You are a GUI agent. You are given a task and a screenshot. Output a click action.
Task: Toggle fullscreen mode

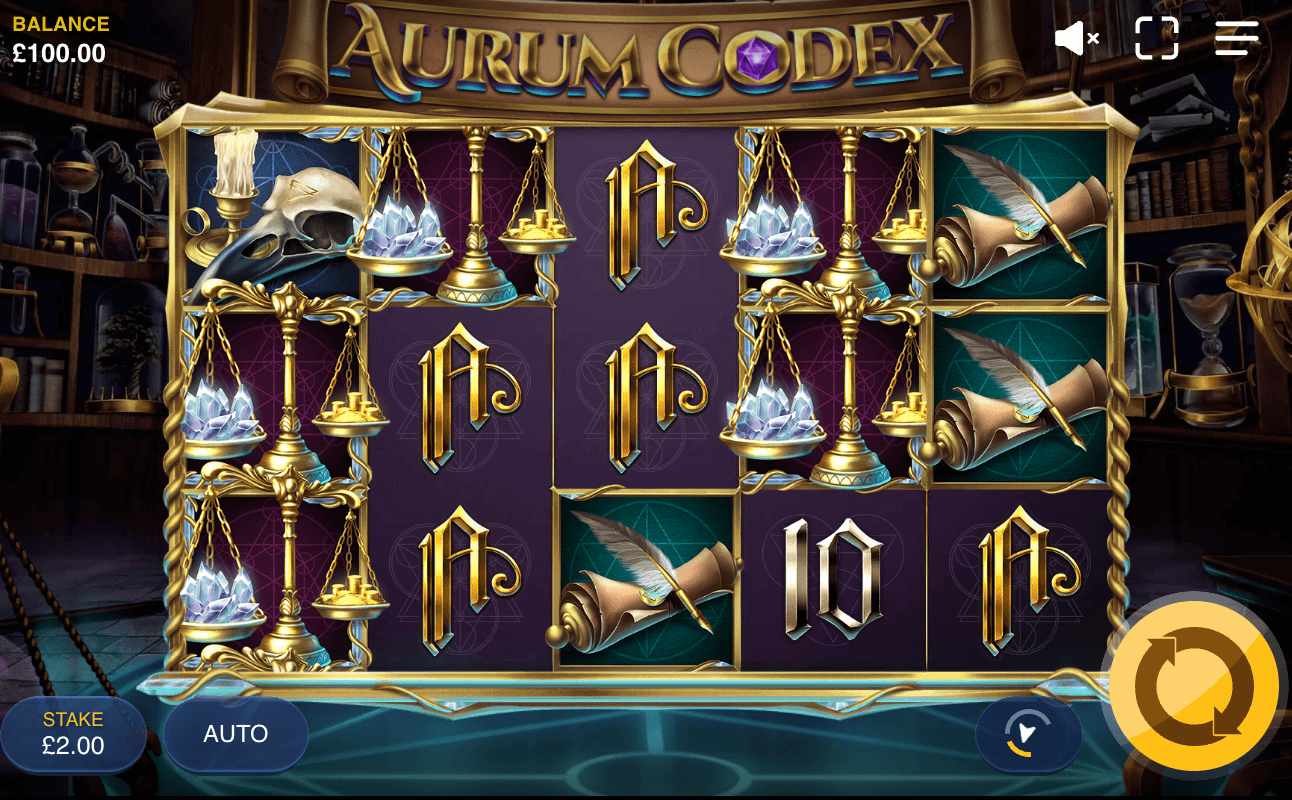tap(1155, 38)
